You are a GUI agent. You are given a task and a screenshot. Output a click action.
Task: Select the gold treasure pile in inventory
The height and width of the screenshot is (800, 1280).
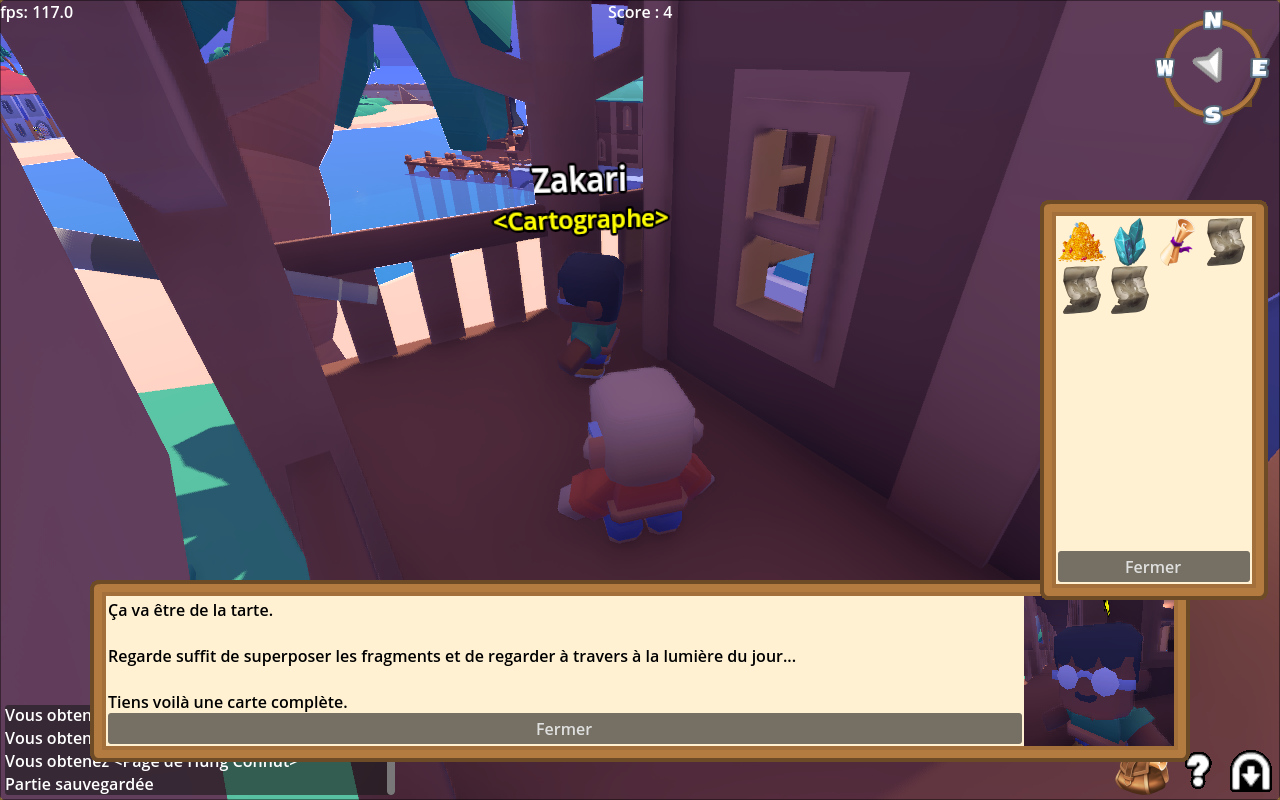pyautogui.click(x=1081, y=242)
